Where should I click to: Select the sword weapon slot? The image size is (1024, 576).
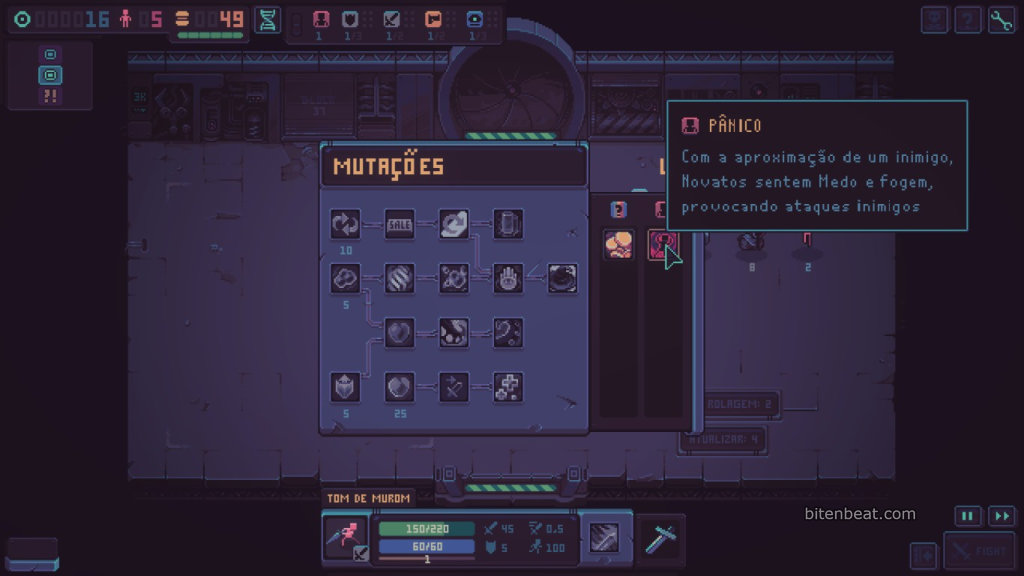(x=661, y=538)
